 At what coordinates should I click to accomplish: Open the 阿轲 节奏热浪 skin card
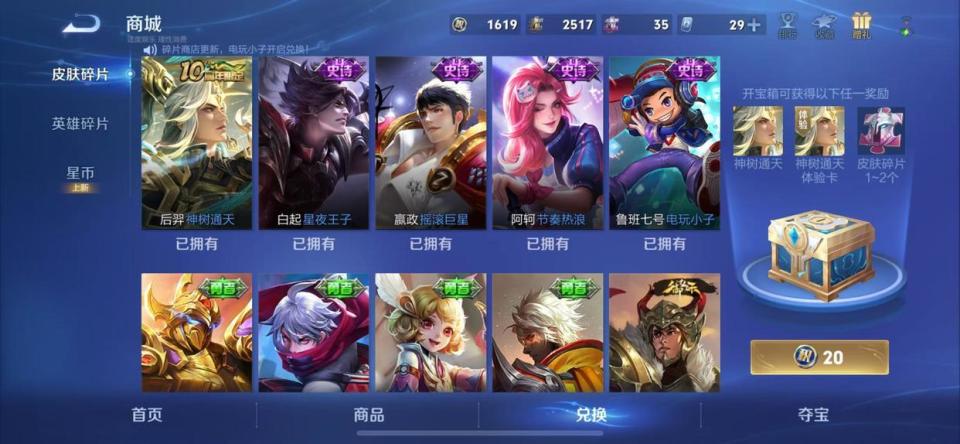point(547,143)
